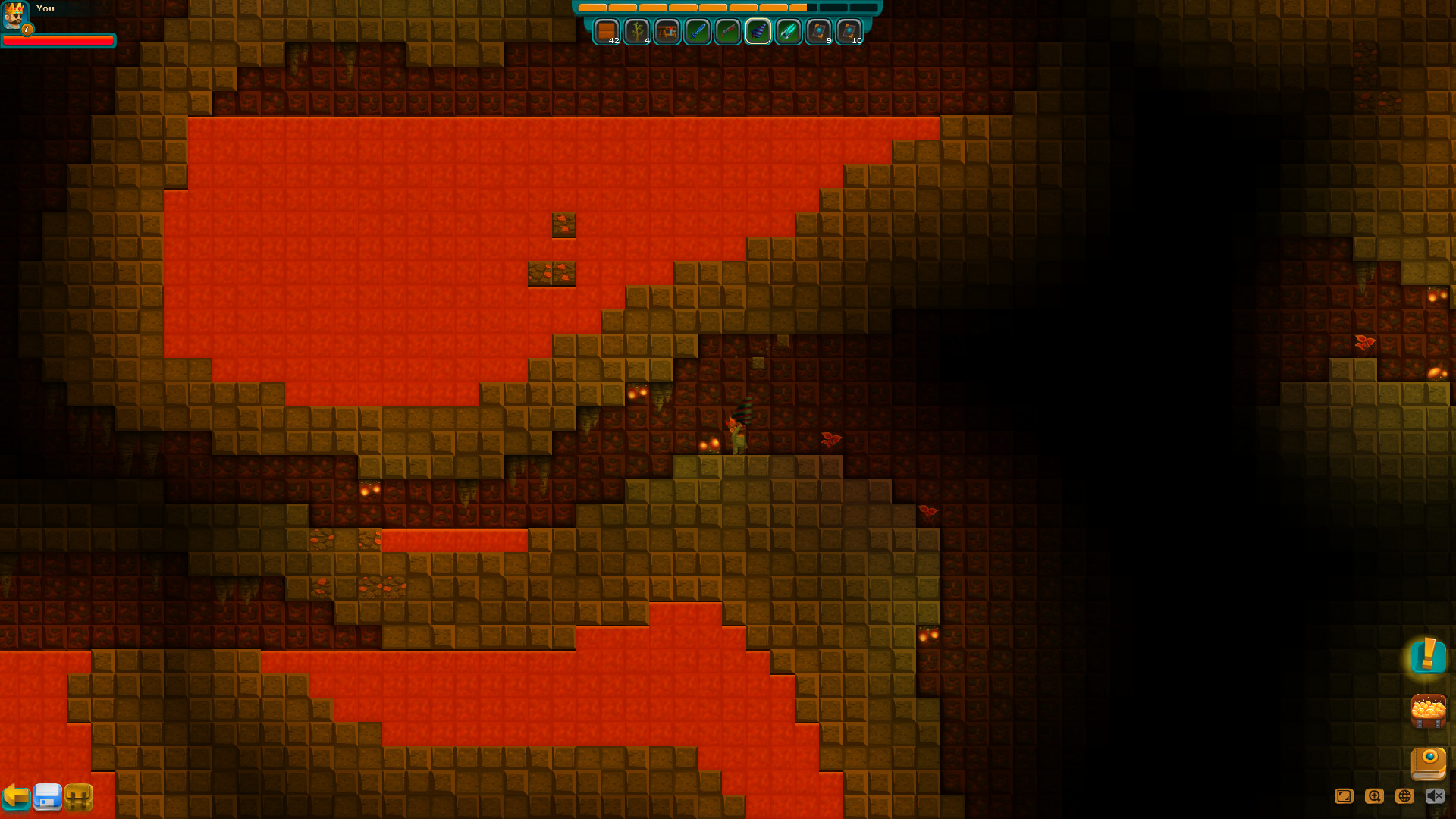Toggle the brightness contrast setting
Viewport: 1456px width, 819px height.
click(1344, 795)
